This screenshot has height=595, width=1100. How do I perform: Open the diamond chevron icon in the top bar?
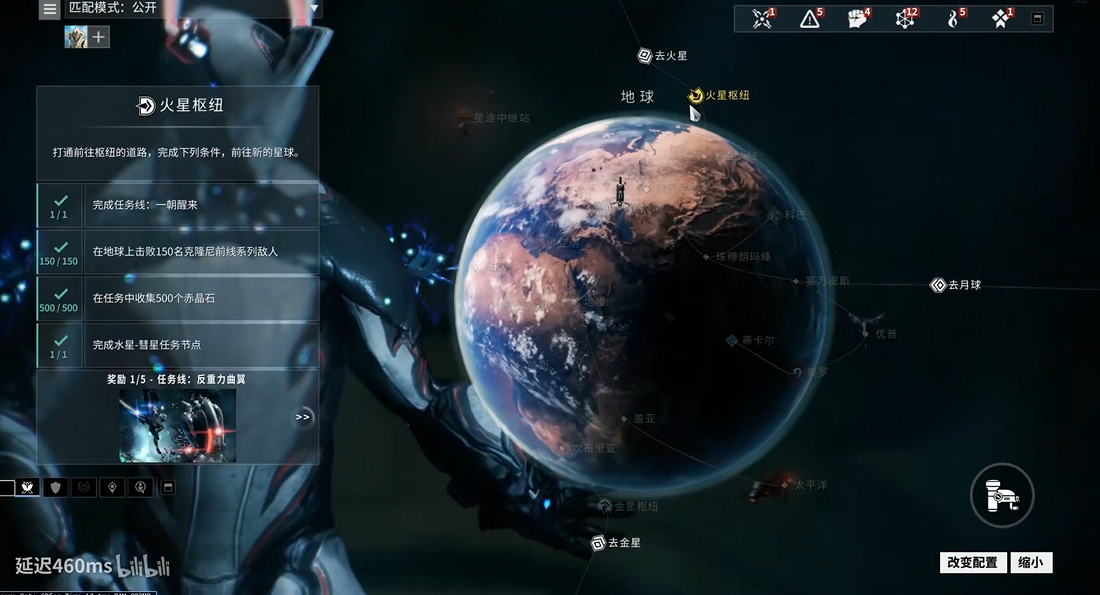(1000, 19)
